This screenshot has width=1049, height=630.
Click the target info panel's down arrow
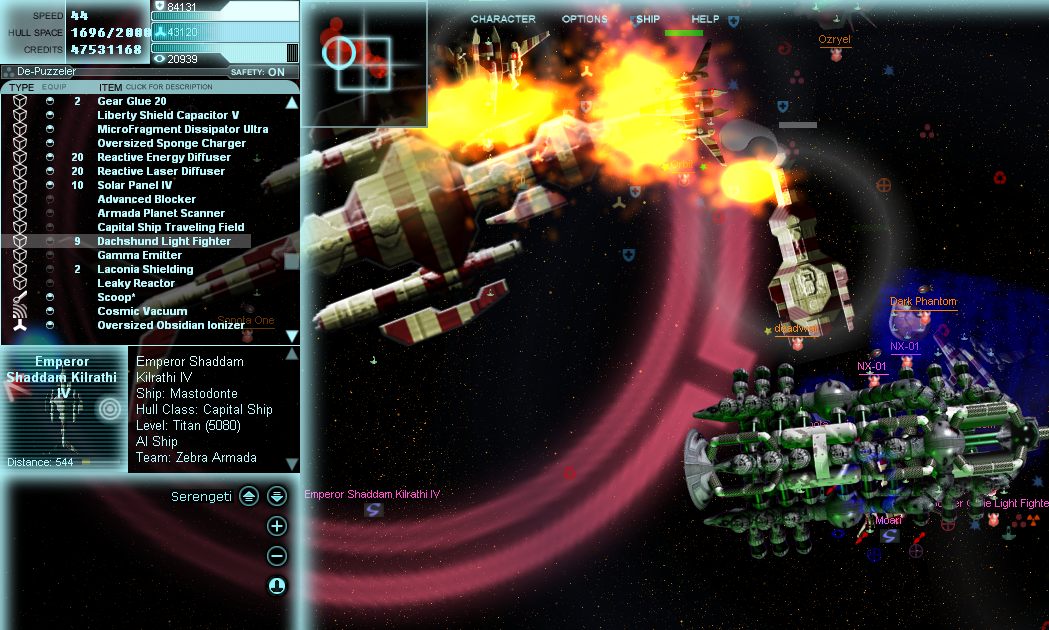coord(292,464)
